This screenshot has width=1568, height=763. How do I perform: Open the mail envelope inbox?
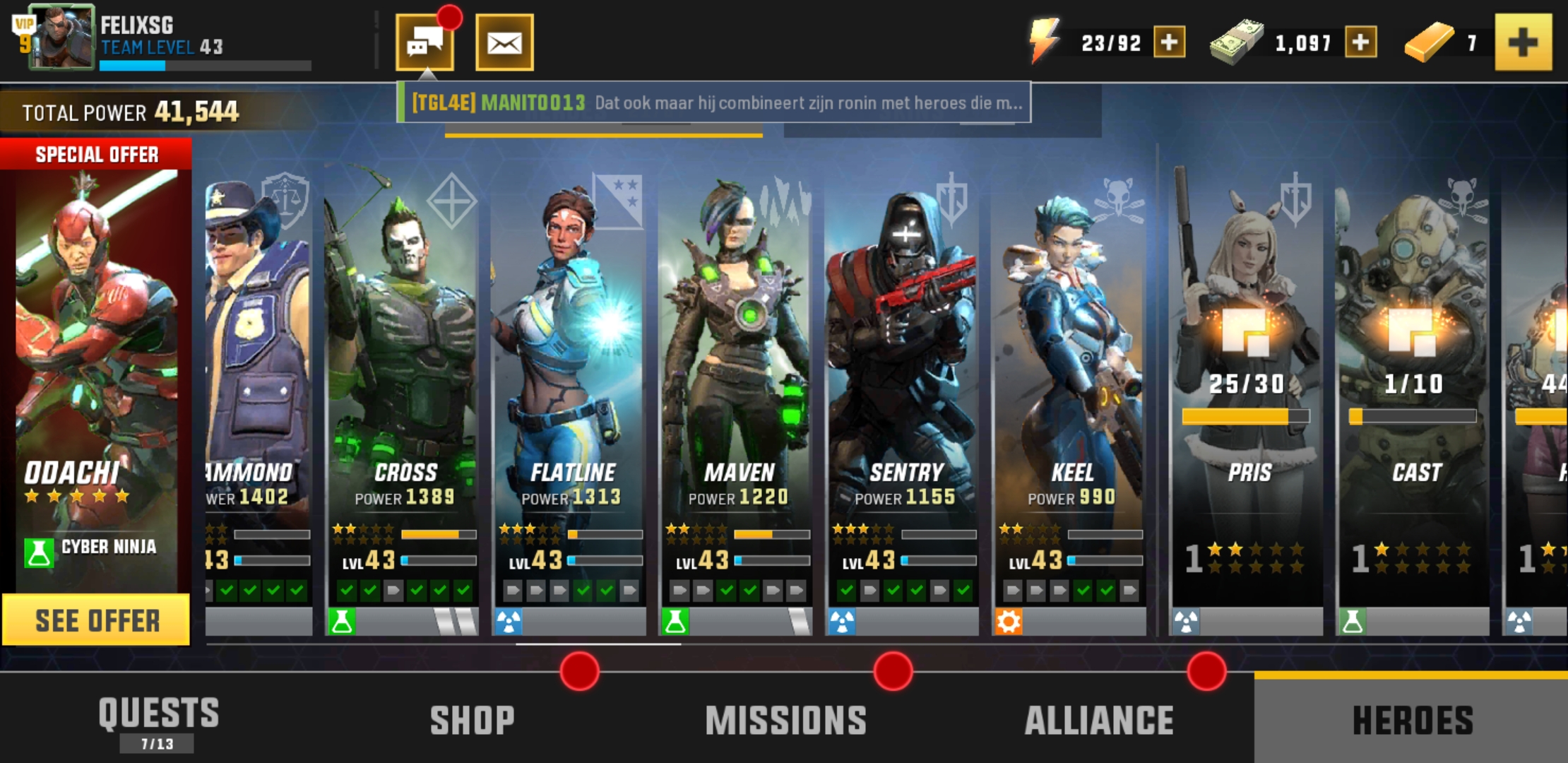(504, 43)
